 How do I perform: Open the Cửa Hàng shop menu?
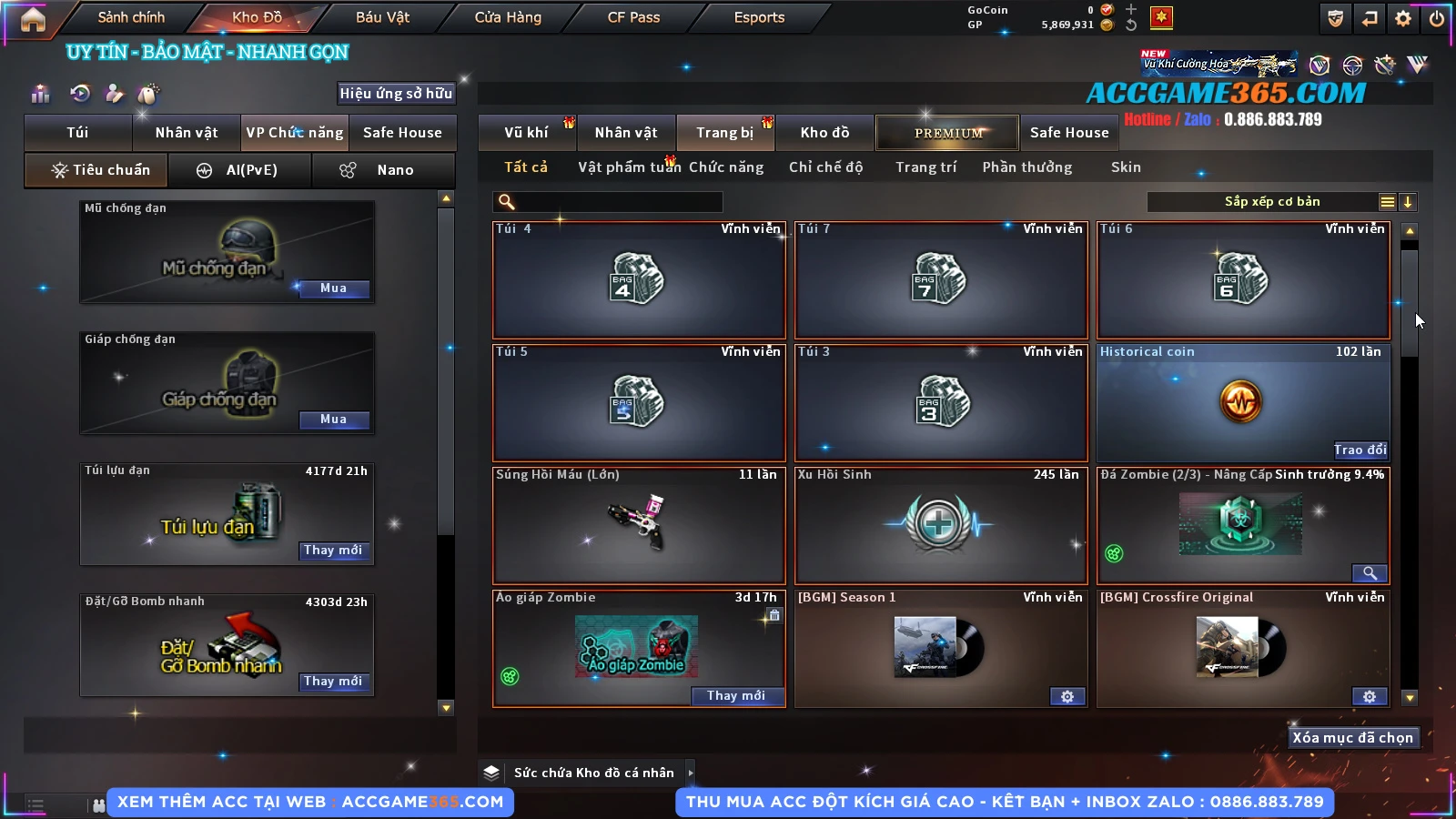pos(508,17)
